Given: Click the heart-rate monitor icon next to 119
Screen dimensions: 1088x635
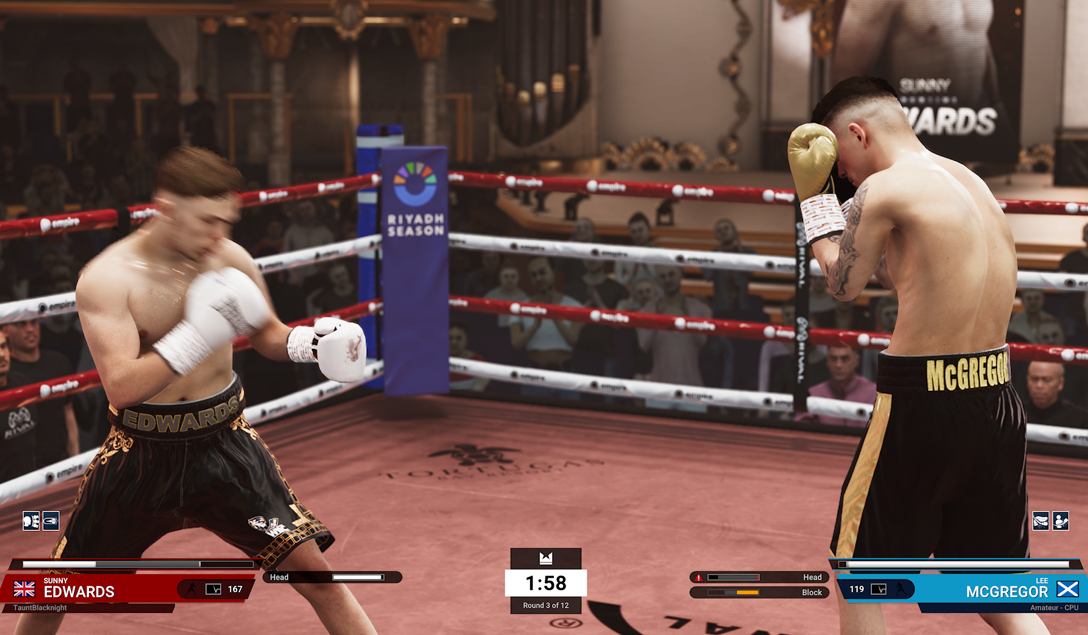Looking at the screenshot, I should point(878,590).
